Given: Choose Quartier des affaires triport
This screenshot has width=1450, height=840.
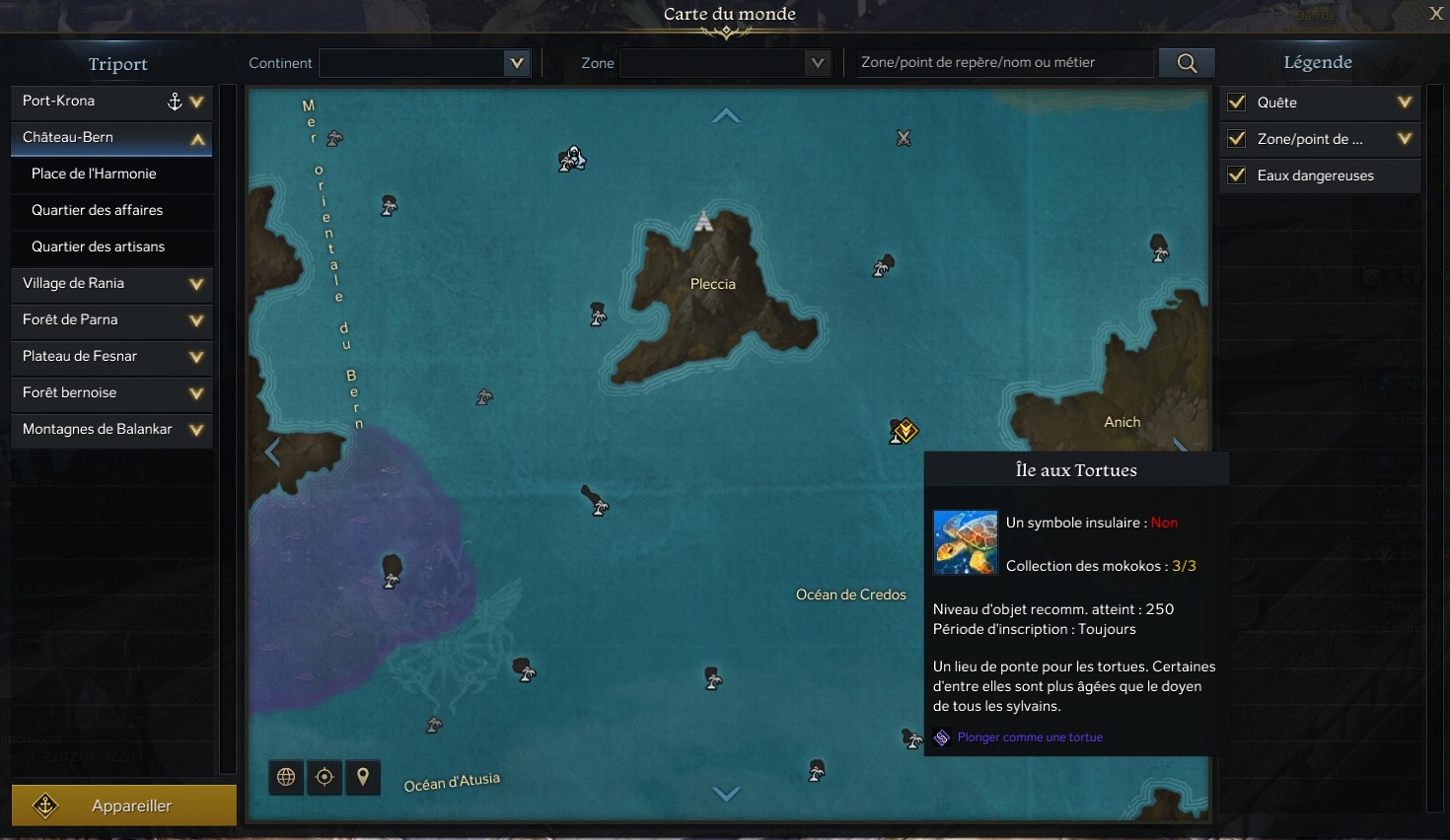Looking at the screenshot, I should [97, 210].
